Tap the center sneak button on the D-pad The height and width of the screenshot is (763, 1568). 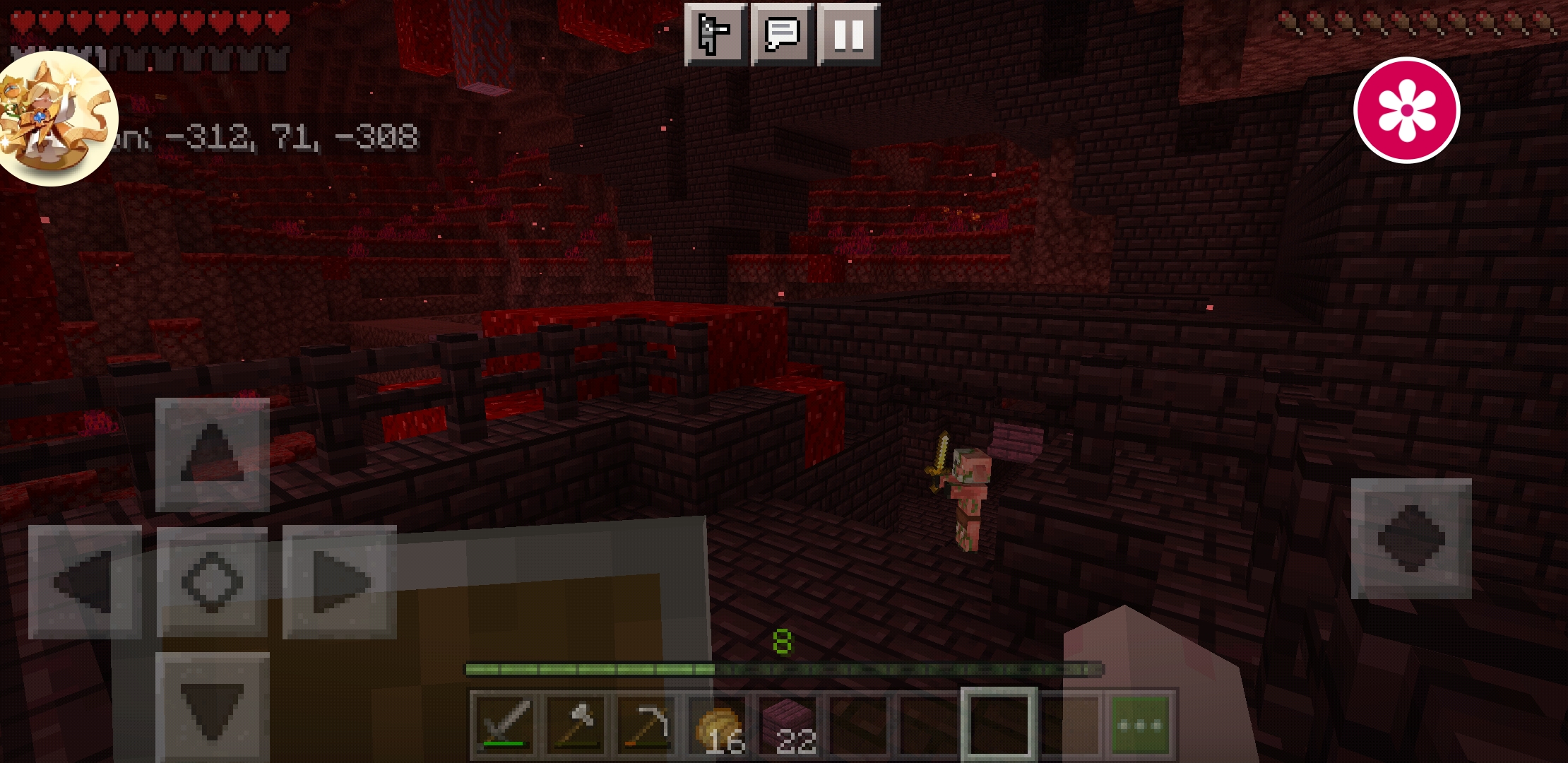pyautogui.click(x=212, y=582)
